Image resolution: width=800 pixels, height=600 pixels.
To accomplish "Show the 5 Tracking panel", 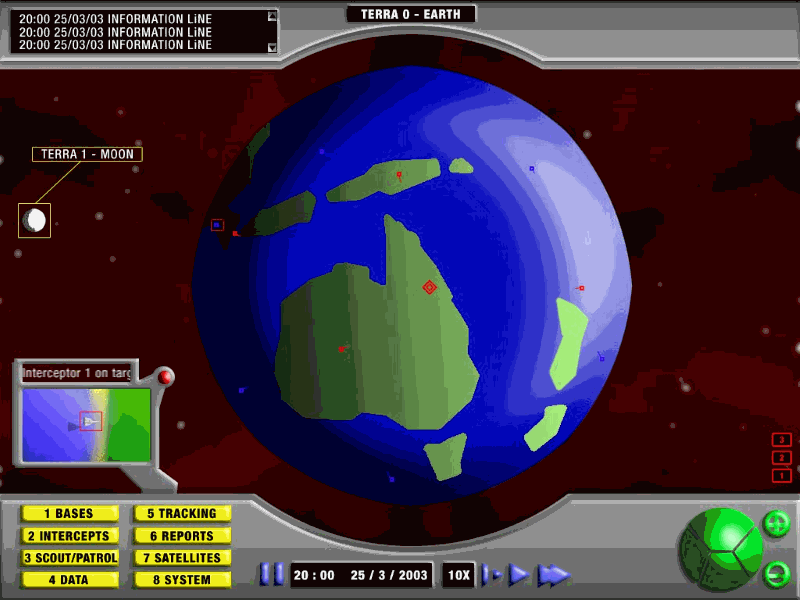I will tap(182, 514).
